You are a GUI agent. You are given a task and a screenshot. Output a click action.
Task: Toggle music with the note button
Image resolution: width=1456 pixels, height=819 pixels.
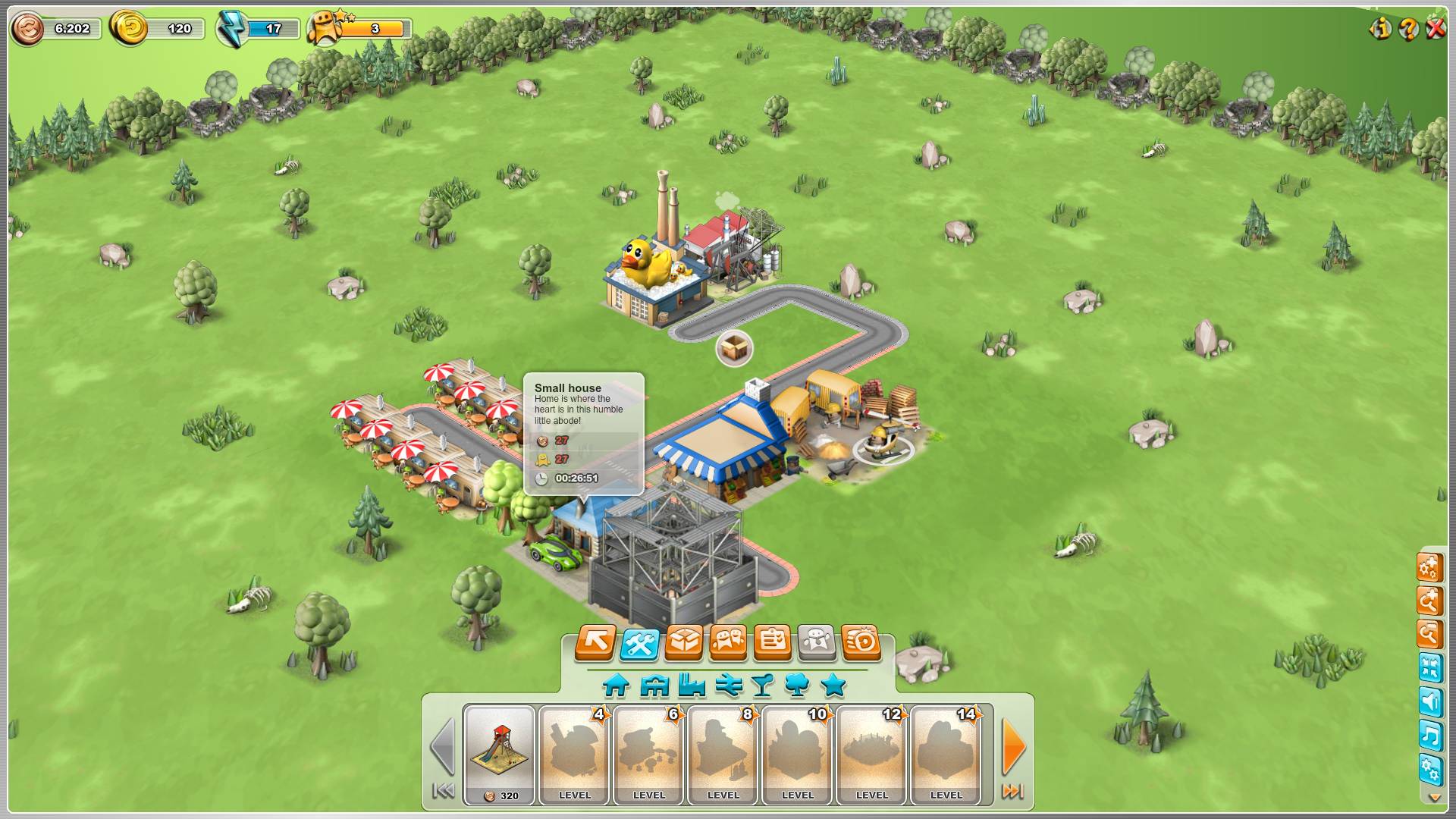1430,736
